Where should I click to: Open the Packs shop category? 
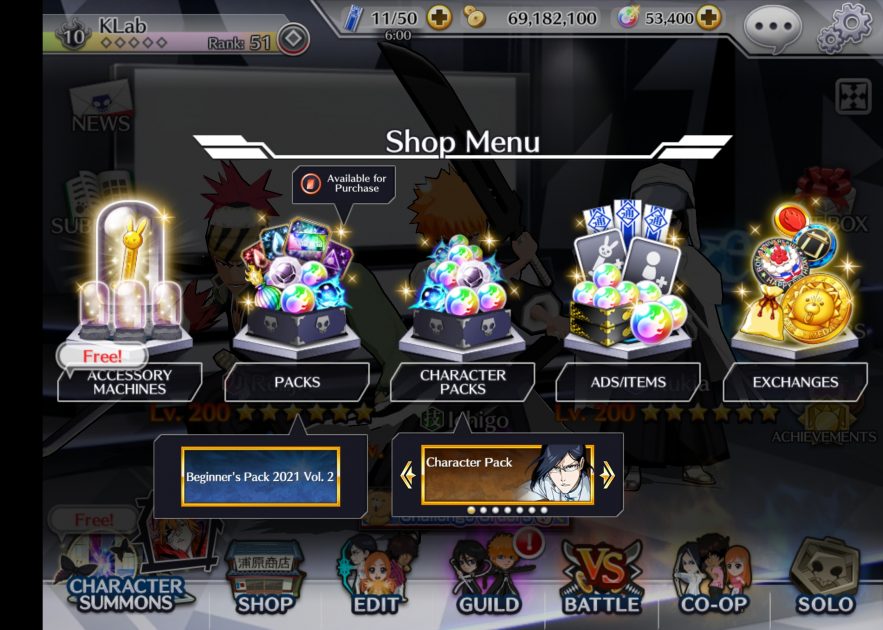pos(297,381)
